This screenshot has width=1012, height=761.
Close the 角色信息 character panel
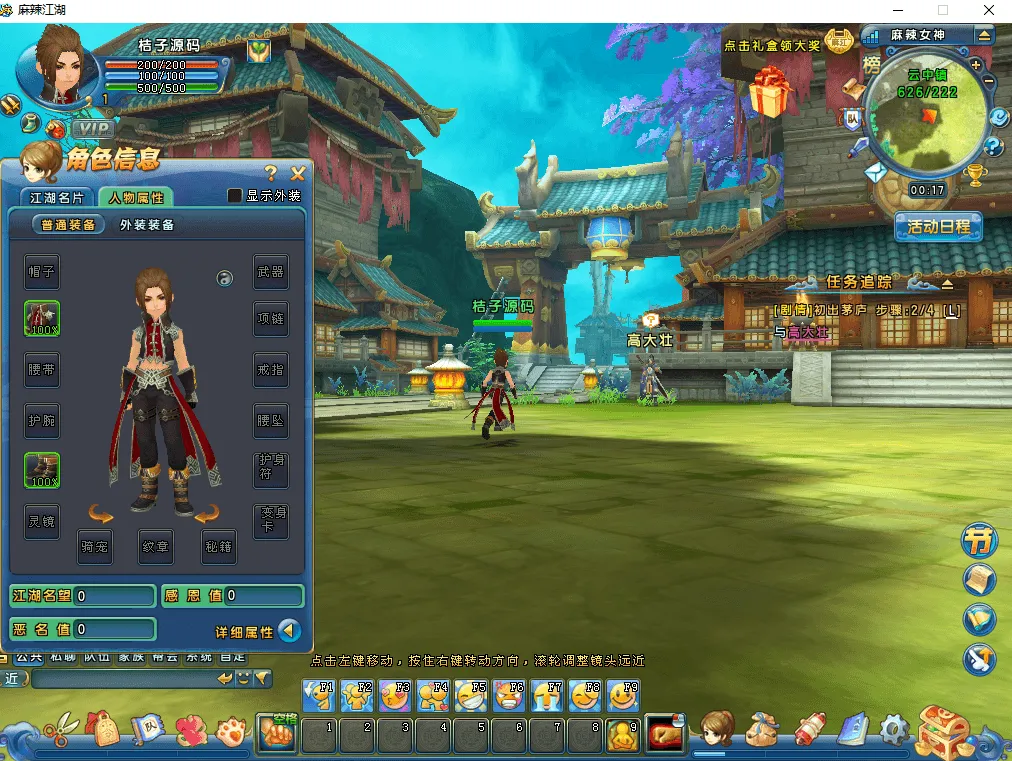click(297, 174)
